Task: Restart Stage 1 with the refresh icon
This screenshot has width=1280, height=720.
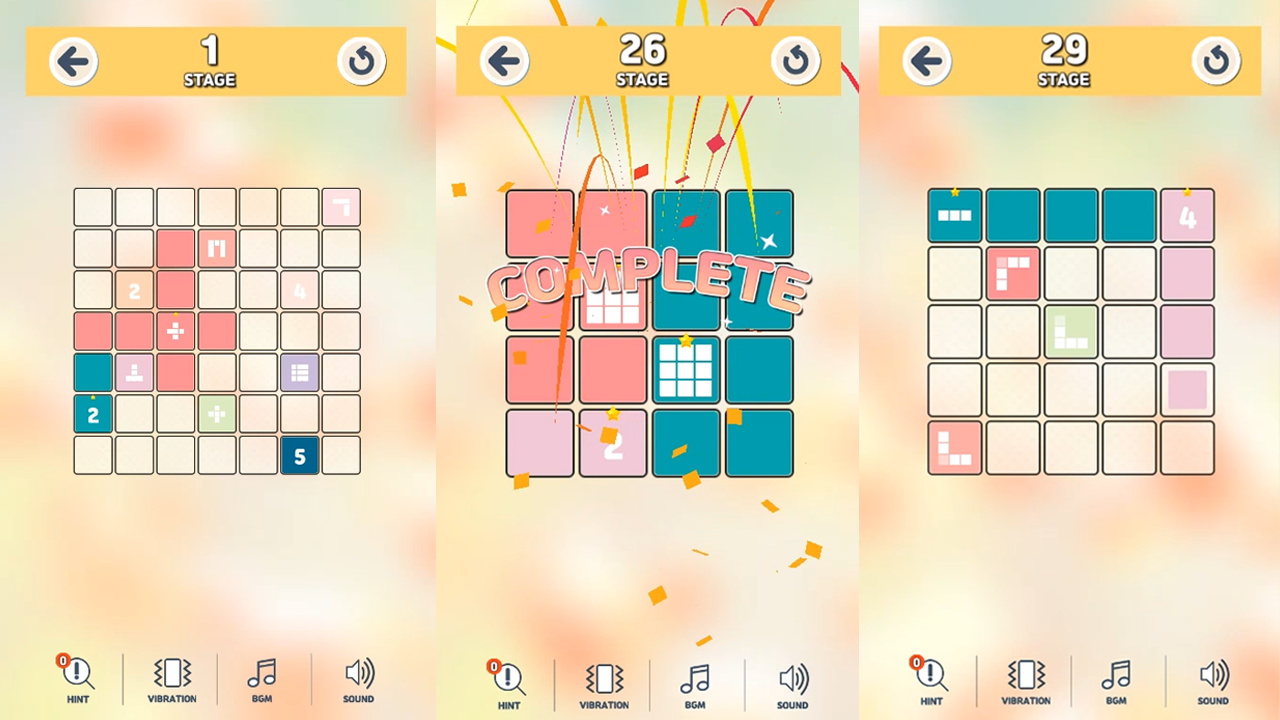Action: 361,61
